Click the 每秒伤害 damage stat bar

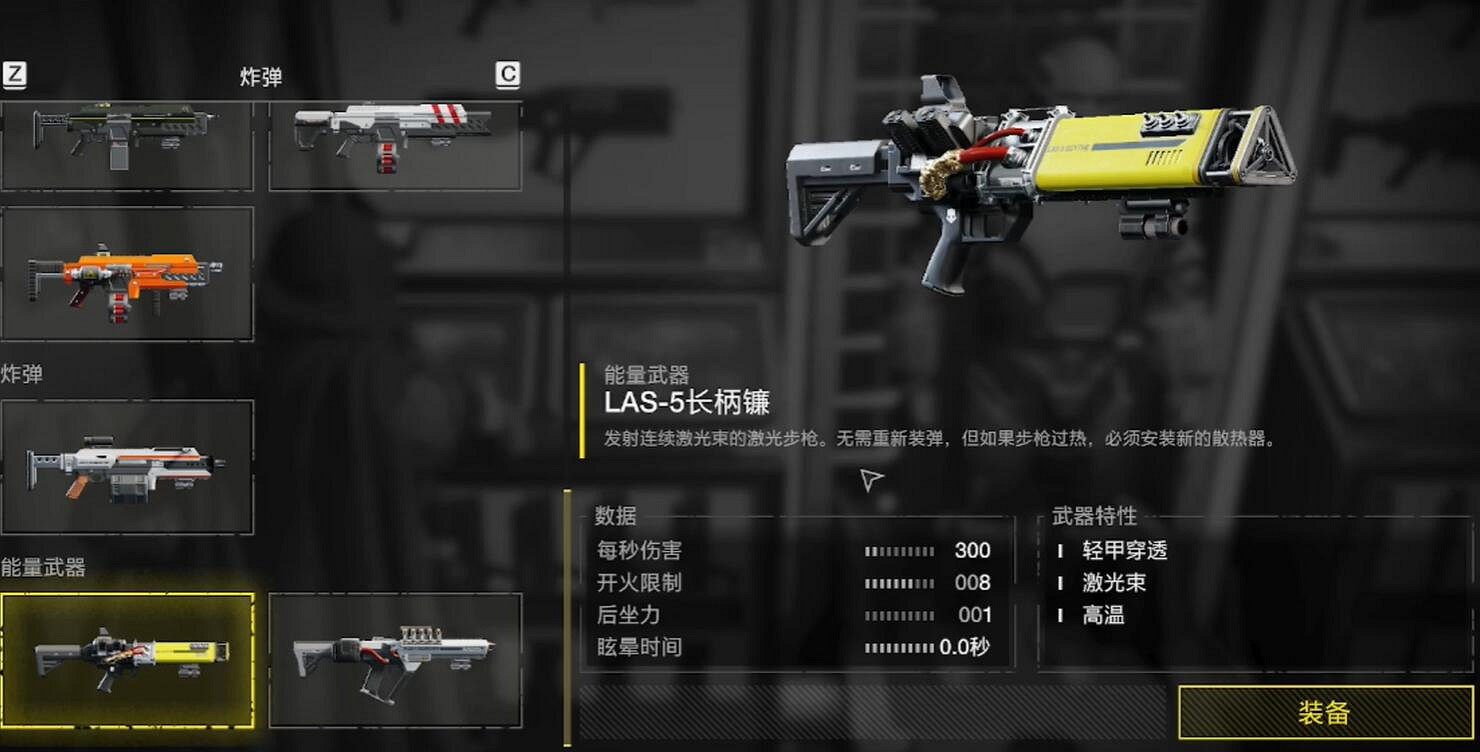(x=900, y=551)
